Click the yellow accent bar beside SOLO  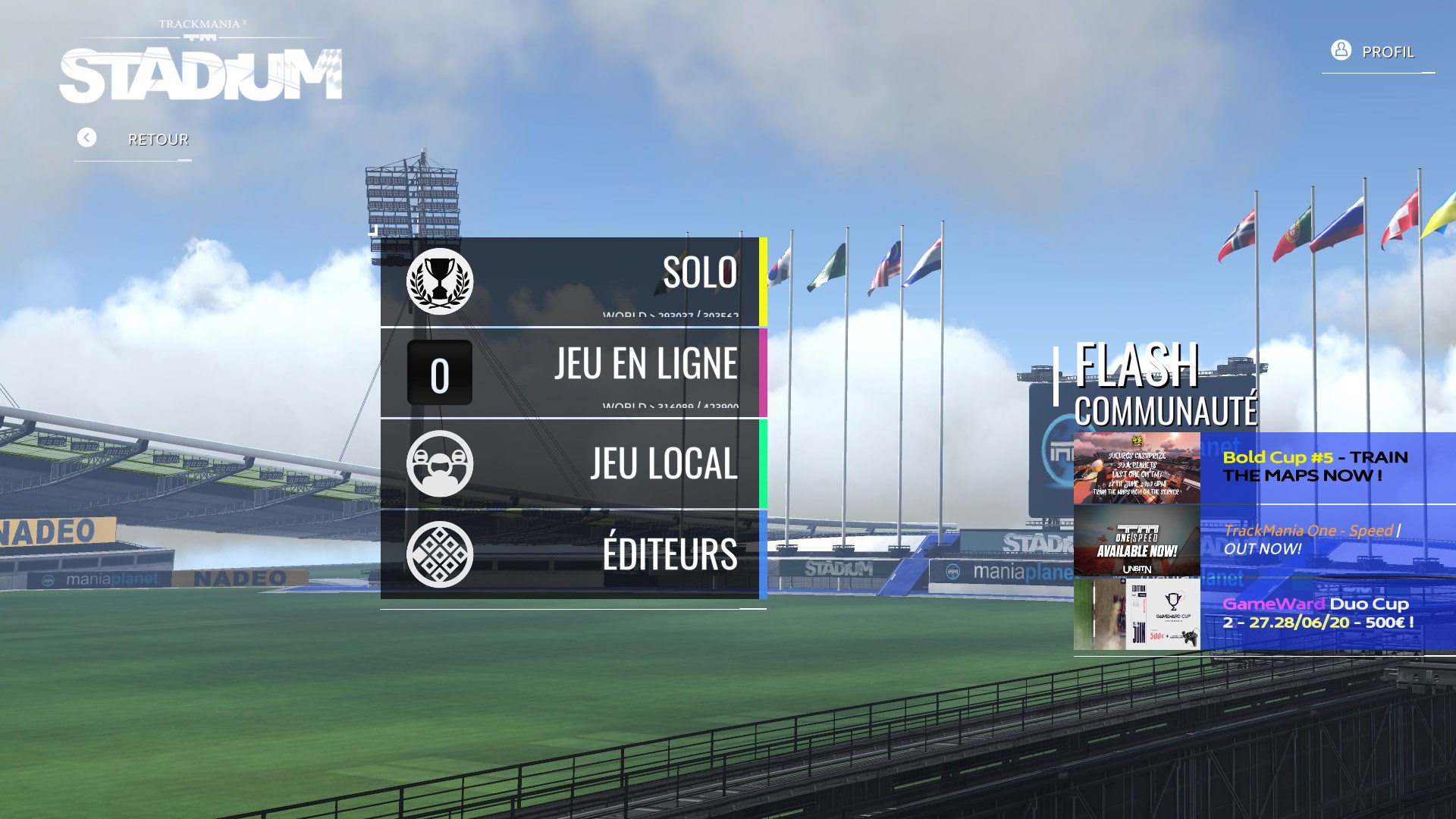[x=763, y=279]
